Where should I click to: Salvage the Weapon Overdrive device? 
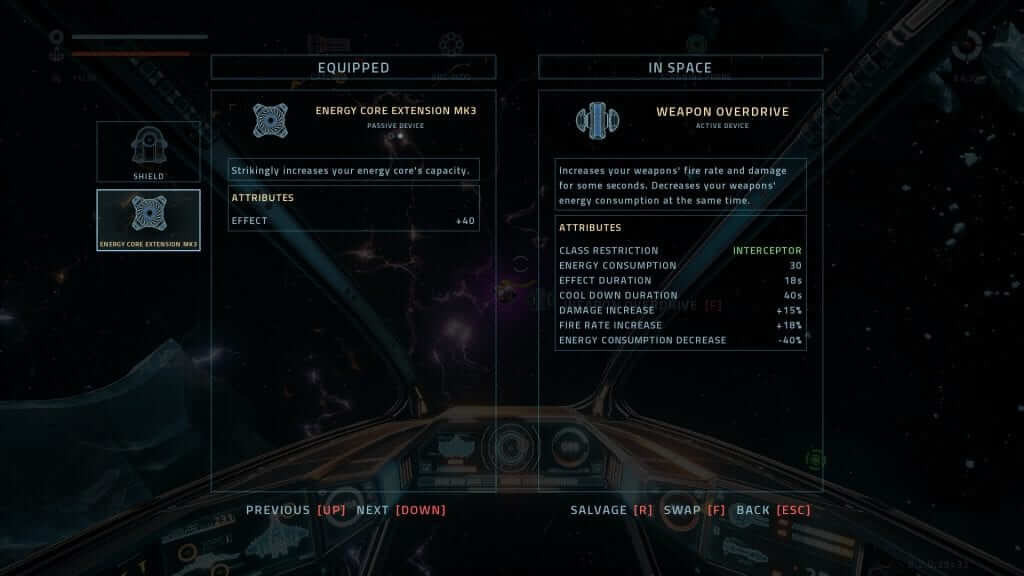(x=611, y=510)
